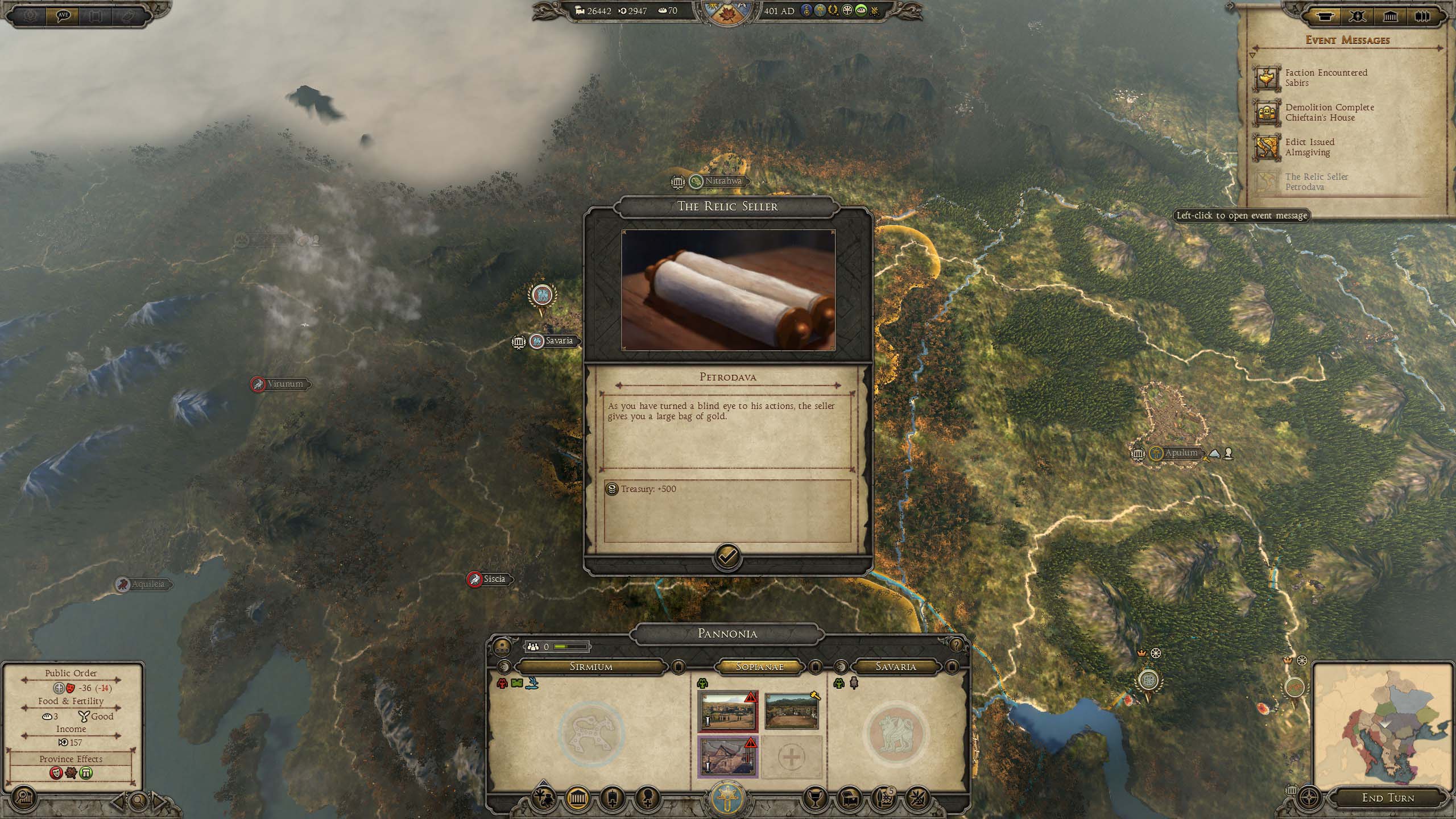The width and height of the screenshot is (1456, 819).
Task: Switch to the crossed-swords shield forces tab
Action: (1358, 17)
